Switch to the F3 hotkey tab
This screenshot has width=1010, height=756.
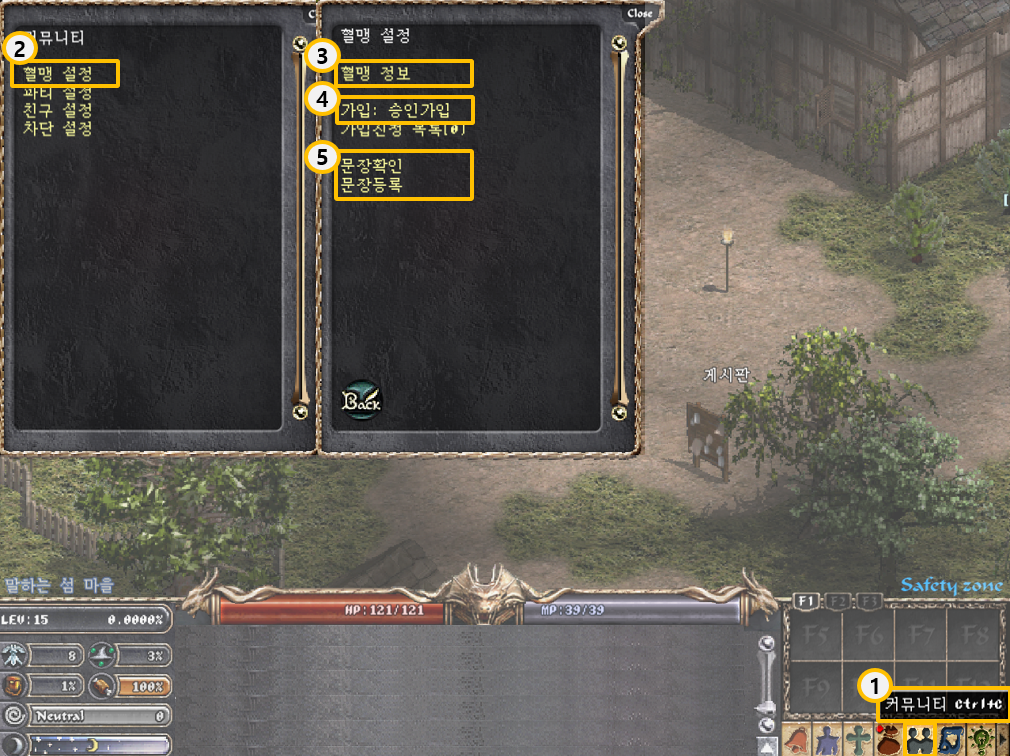click(871, 601)
